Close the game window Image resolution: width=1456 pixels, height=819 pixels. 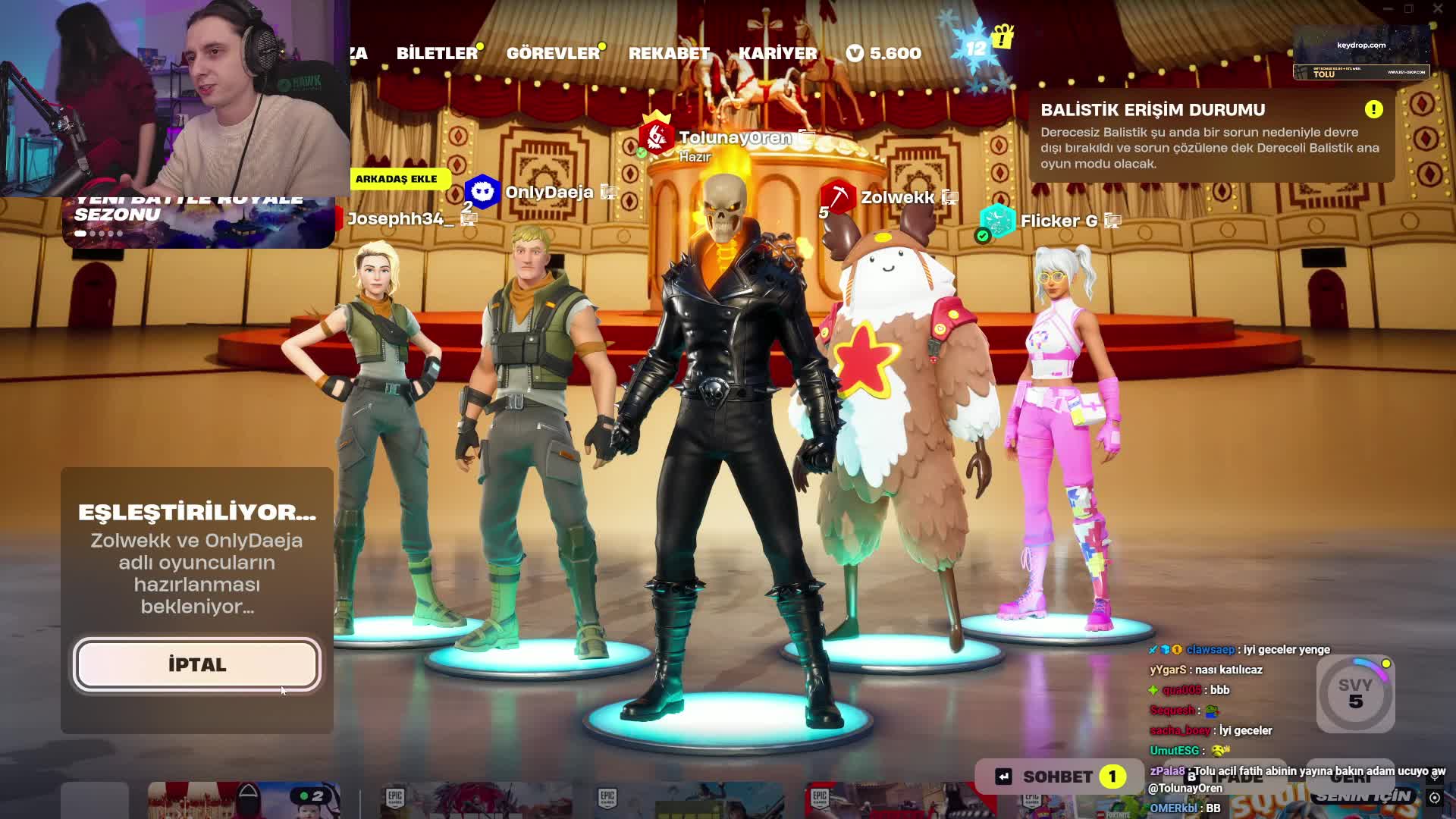pos(1438,8)
